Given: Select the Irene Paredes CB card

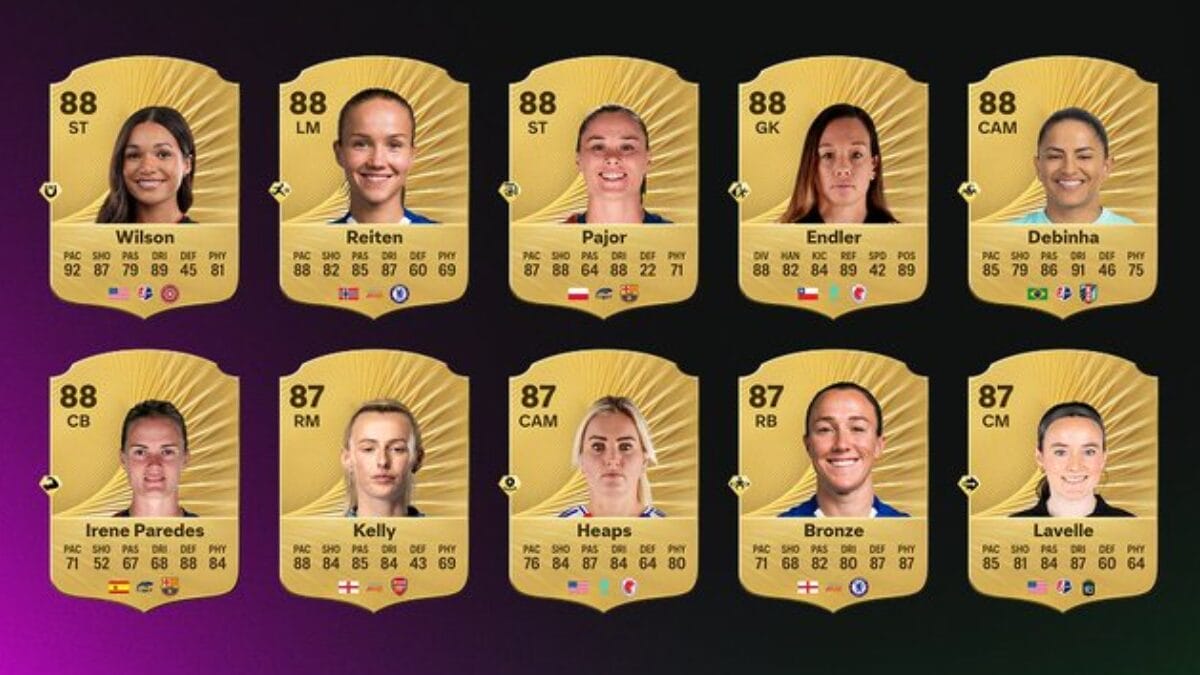Looking at the screenshot, I should [144, 478].
